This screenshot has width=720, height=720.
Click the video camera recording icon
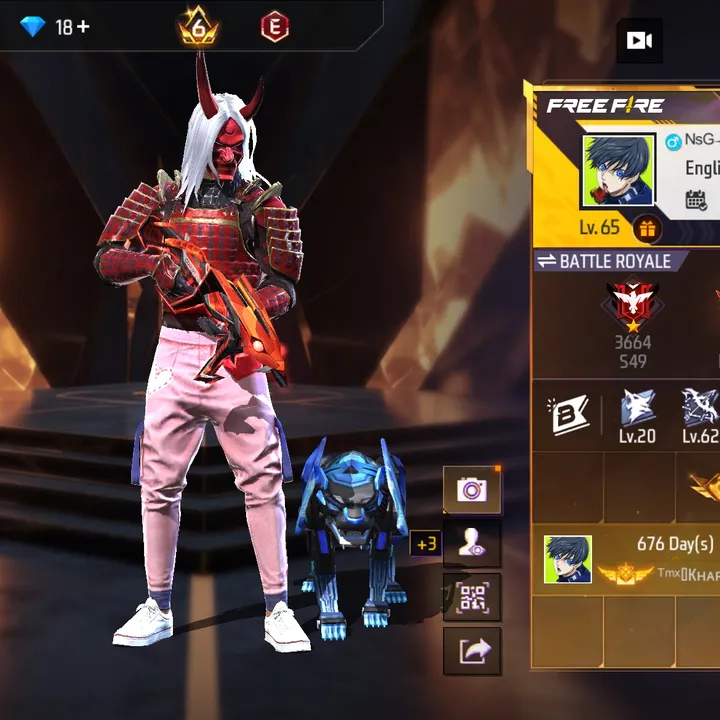click(x=638, y=40)
